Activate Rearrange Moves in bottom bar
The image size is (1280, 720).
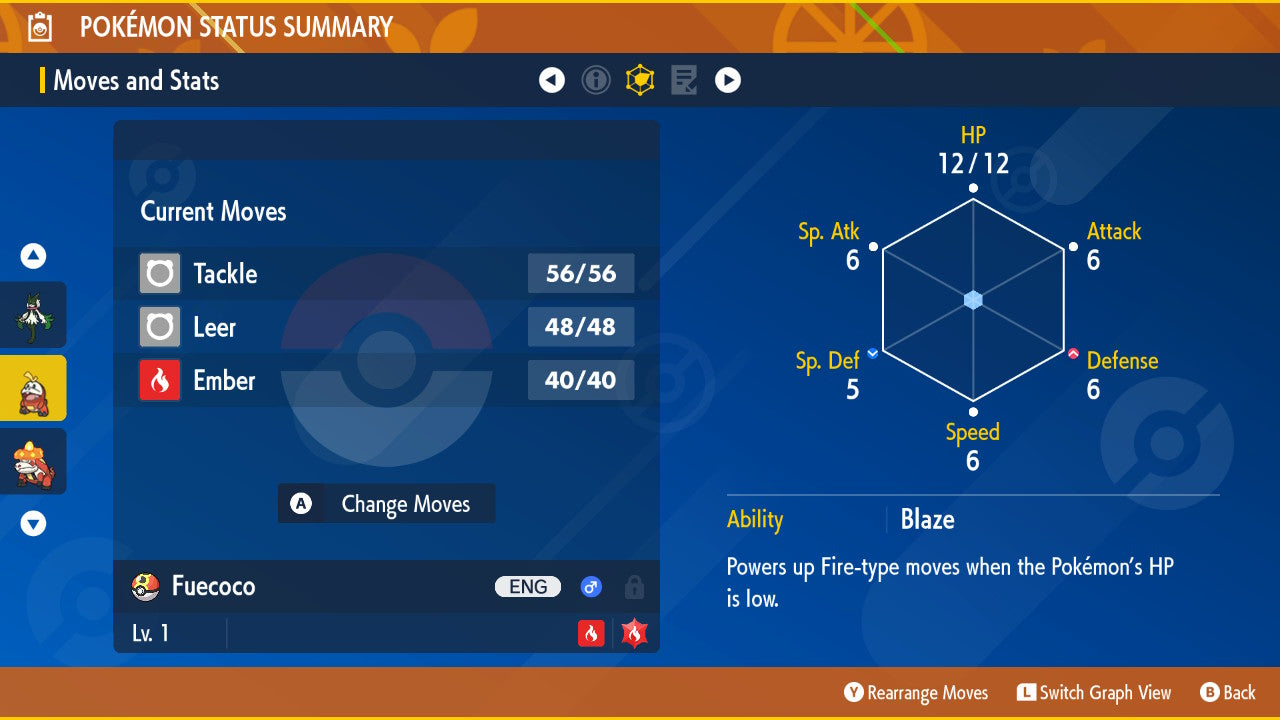pyautogui.click(x=916, y=692)
